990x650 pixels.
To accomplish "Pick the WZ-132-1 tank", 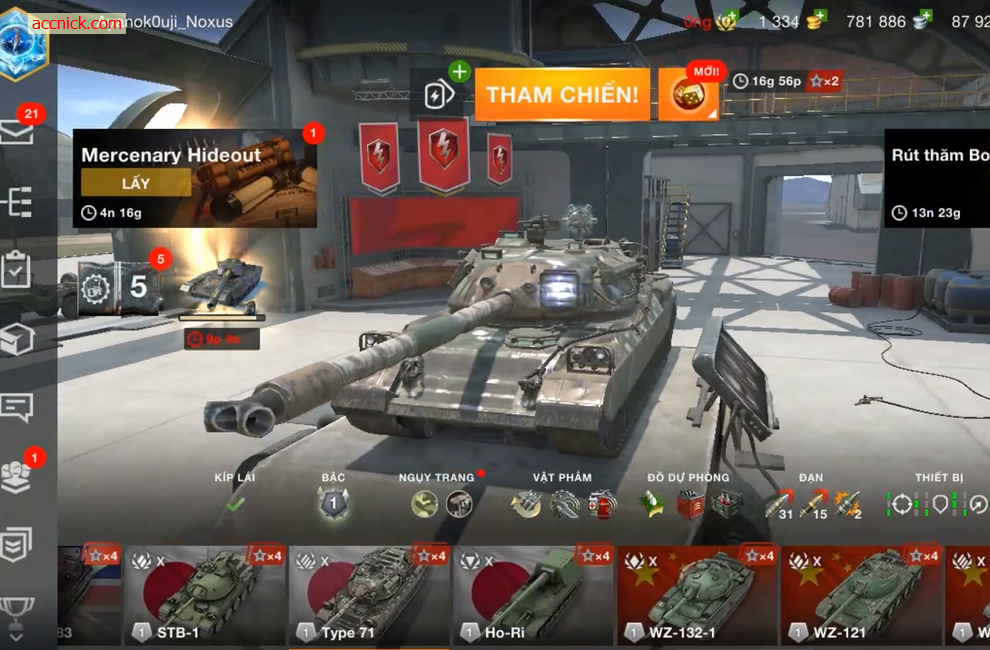I will coord(697,595).
